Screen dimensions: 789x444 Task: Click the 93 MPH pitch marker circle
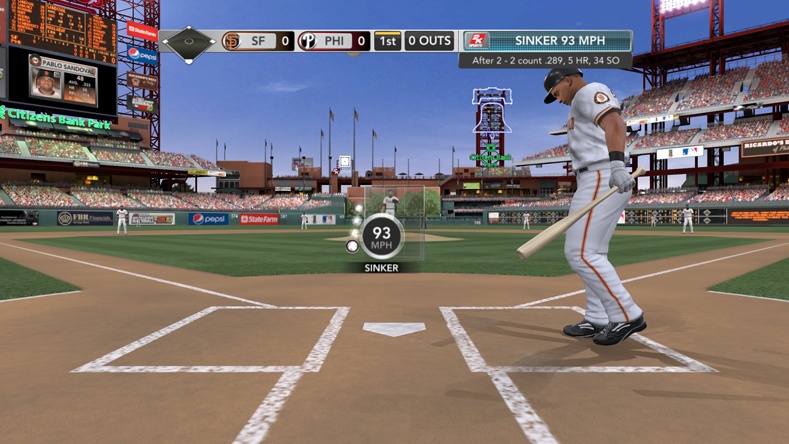coord(382,237)
